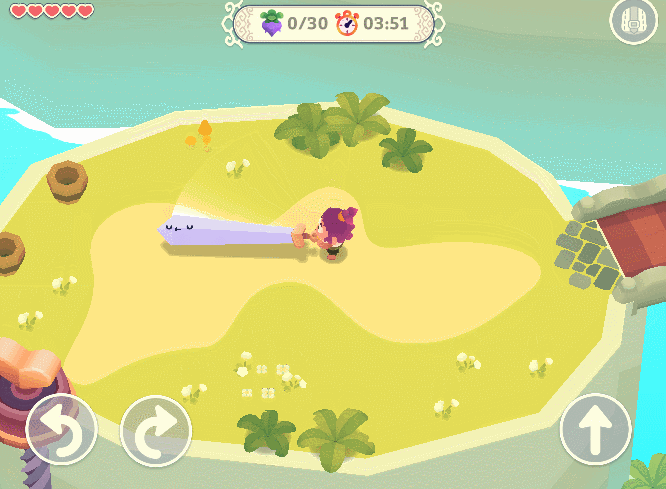Tap the rotate counterclockwise arrow button
The height and width of the screenshot is (489, 666).
(61, 431)
